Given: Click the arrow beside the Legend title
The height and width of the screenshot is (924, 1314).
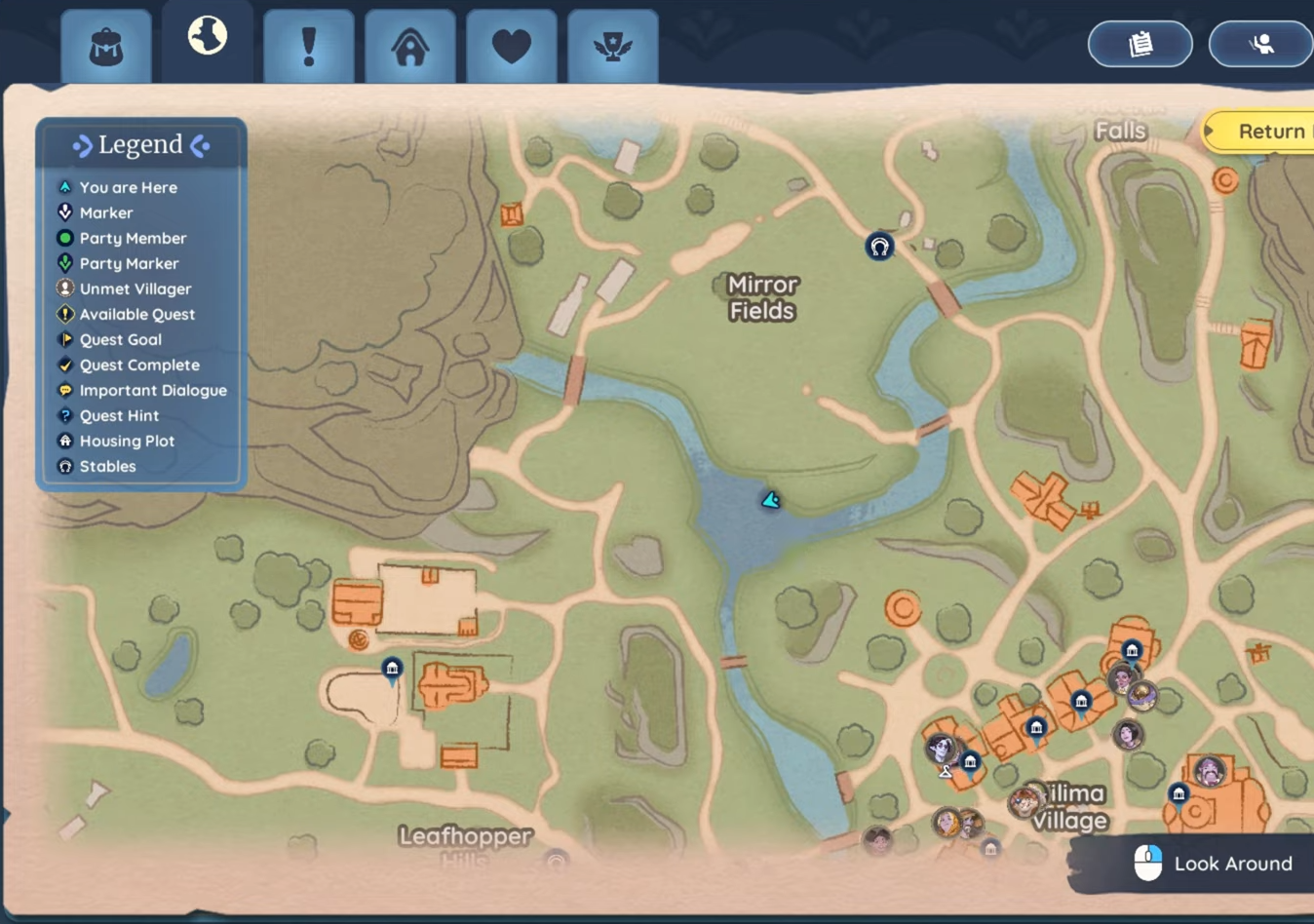Looking at the screenshot, I should point(82,144).
